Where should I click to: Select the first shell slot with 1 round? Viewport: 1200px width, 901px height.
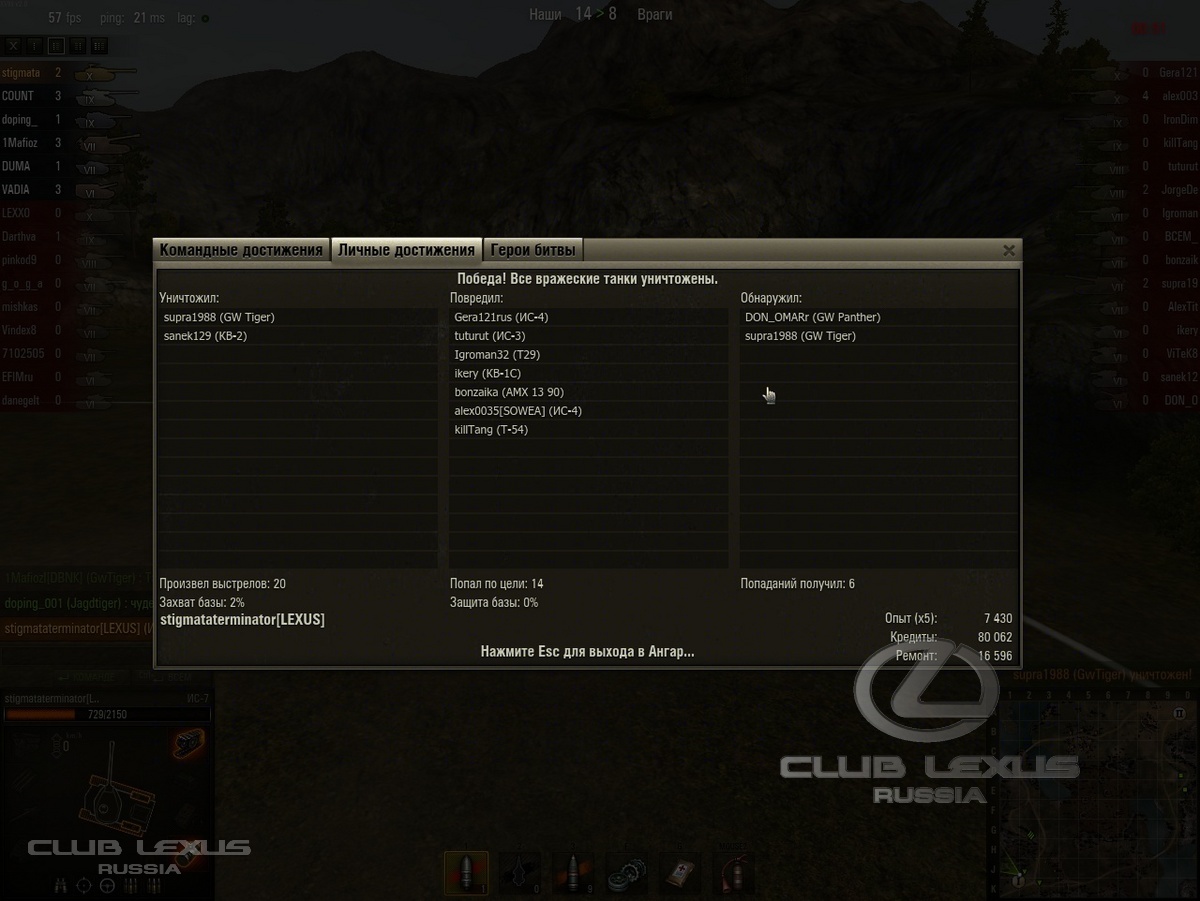pyautogui.click(x=466, y=873)
